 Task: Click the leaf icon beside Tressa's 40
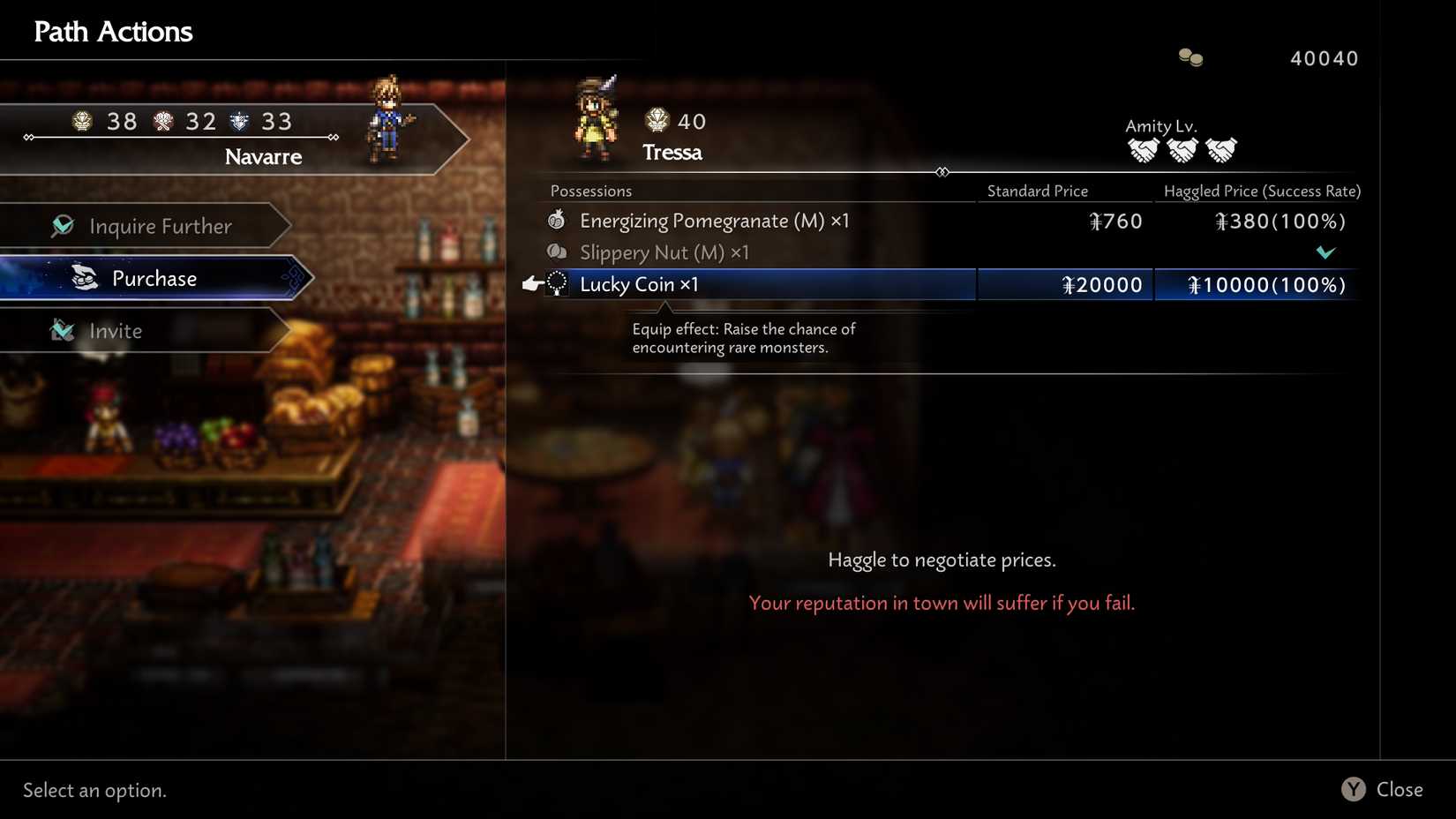pos(657,121)
